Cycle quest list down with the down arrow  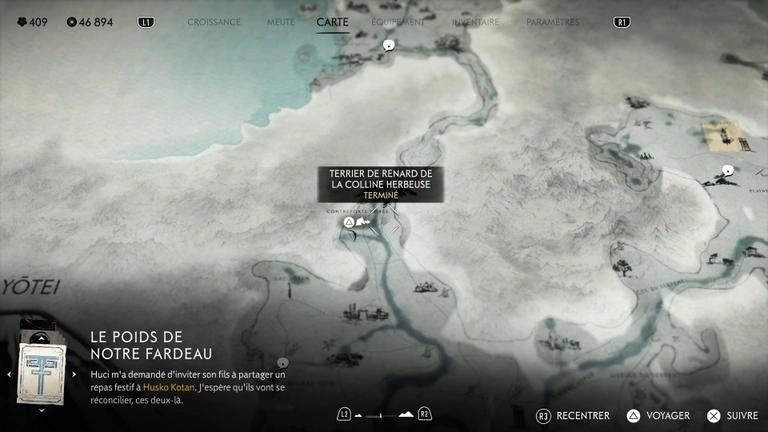pos(42,410)
